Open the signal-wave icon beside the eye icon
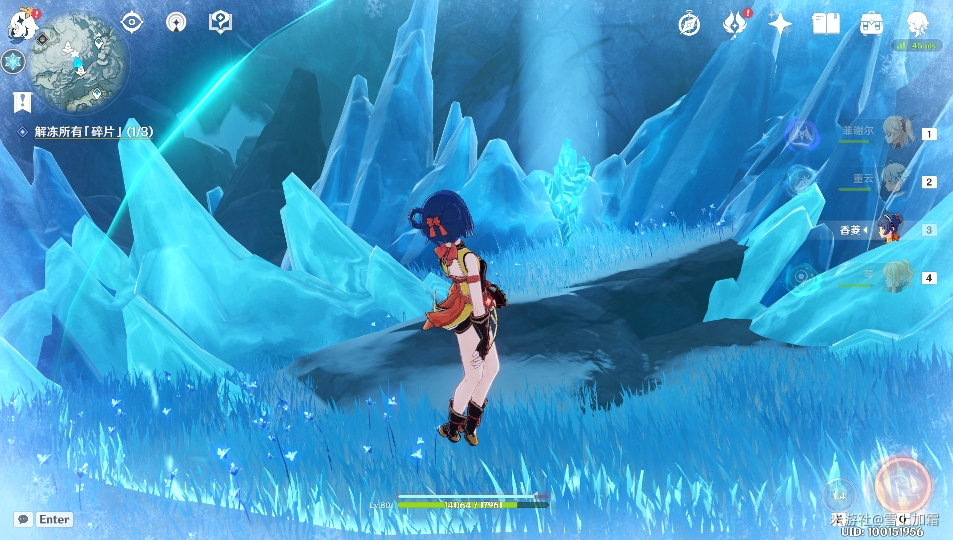The width and height of the screenshot is (953, 540). tap(176, 22)
